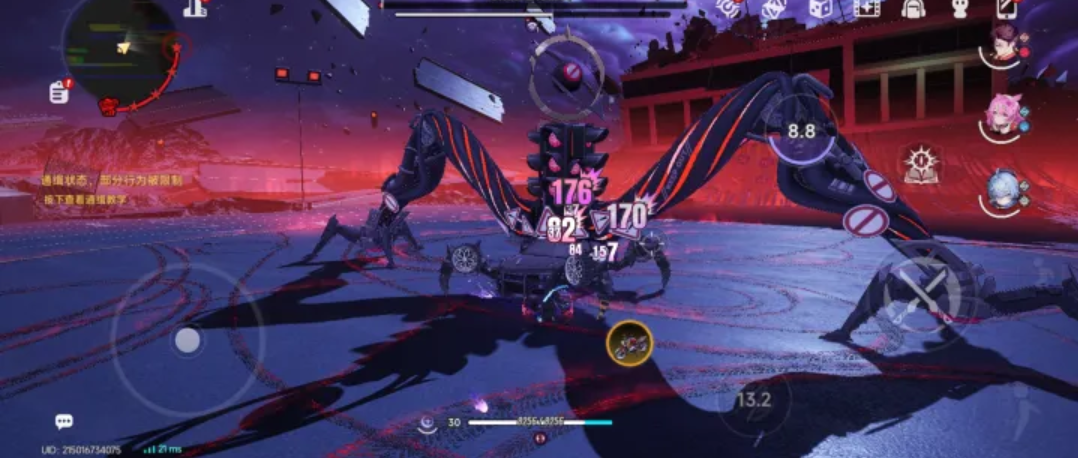Open the chat speech bubble
Viewport: 1078px width, 458px height.
64,422
